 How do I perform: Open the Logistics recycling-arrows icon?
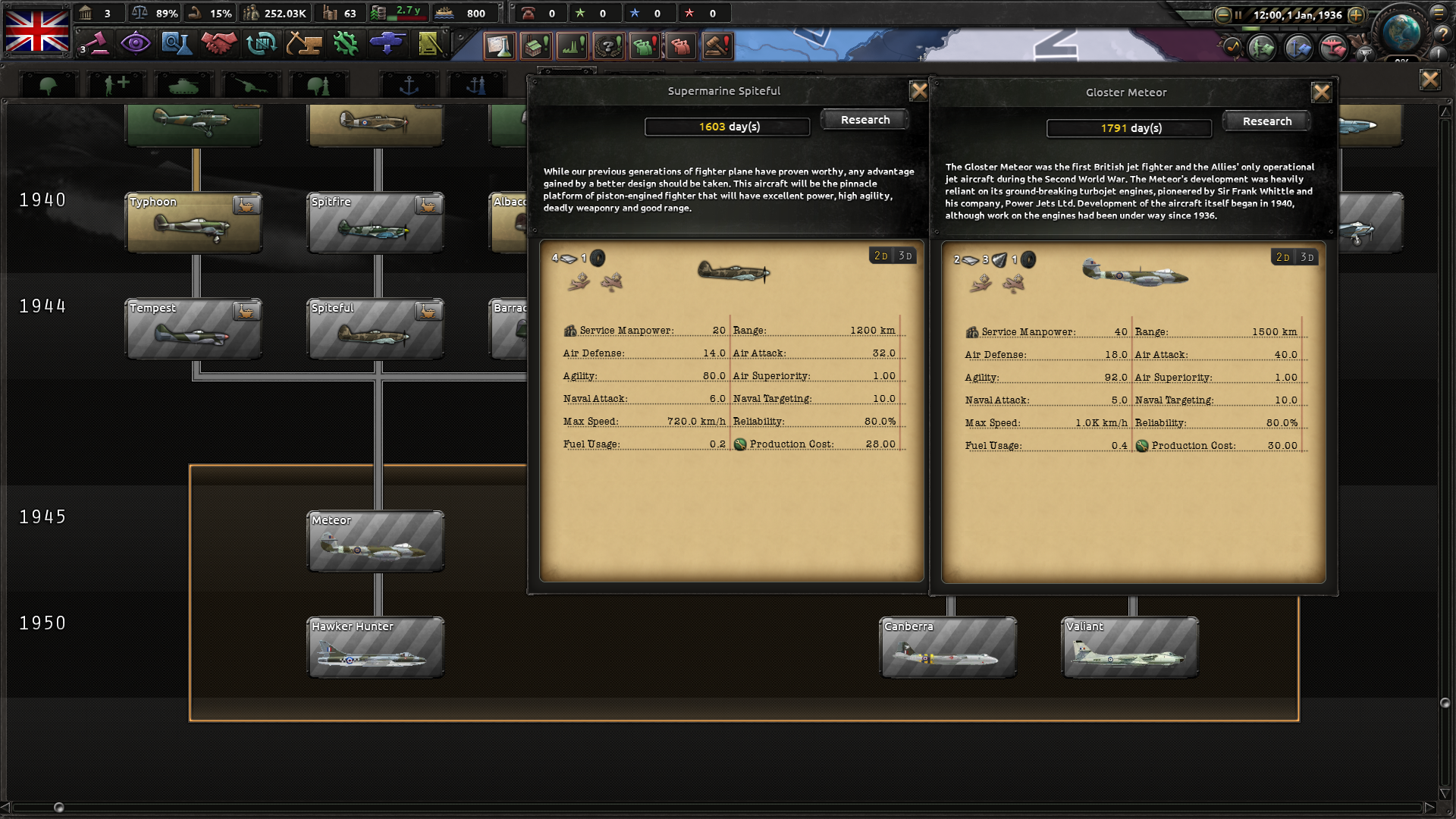click(x=262, y=43)
